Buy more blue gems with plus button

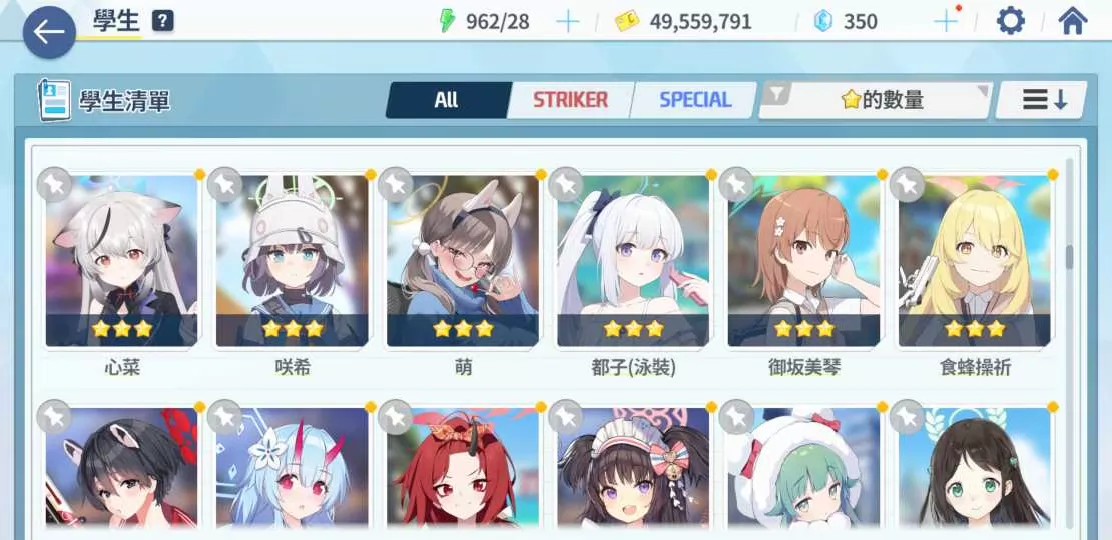point(945,22)
